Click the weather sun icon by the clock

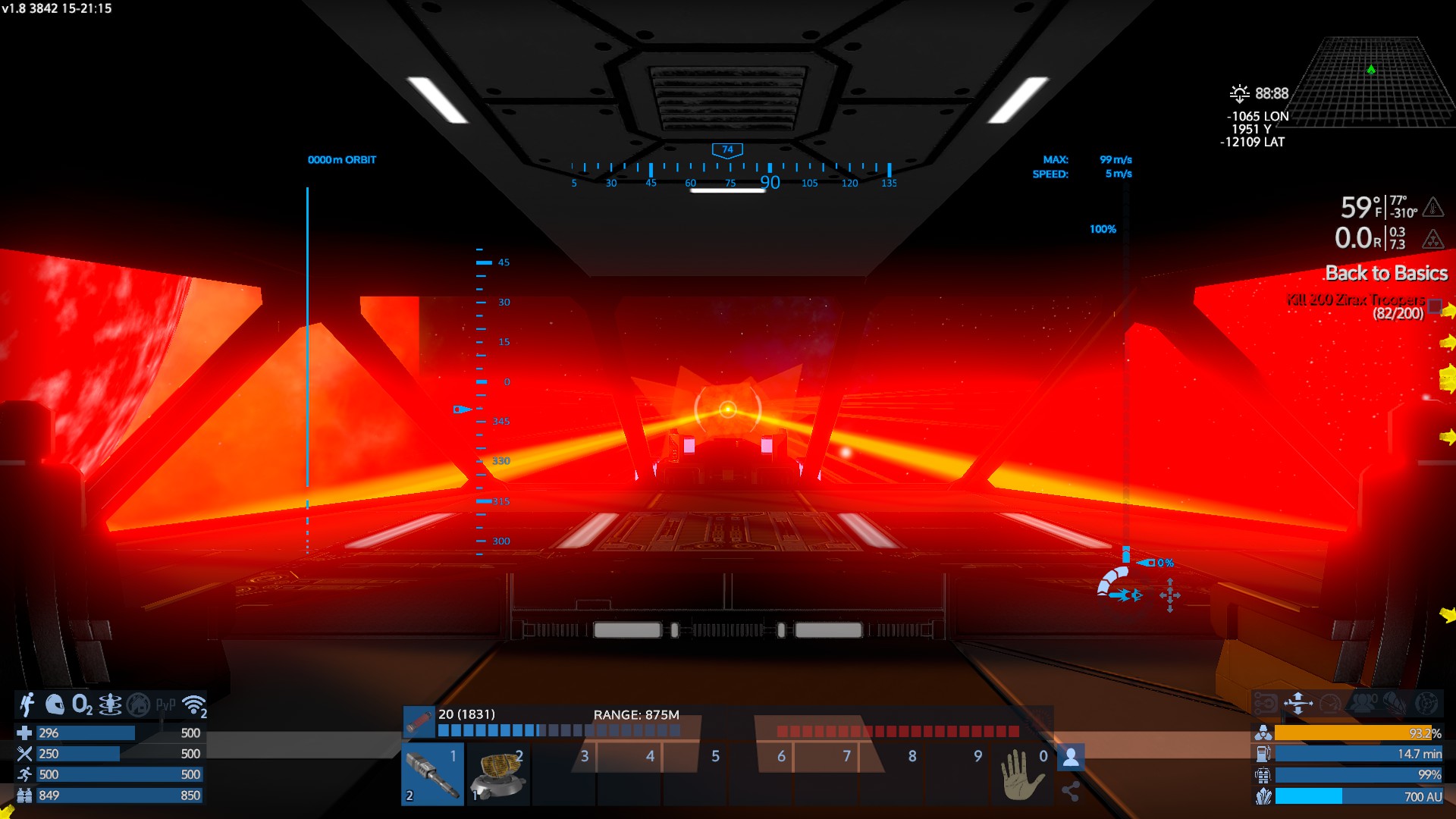pos(1239,93)
